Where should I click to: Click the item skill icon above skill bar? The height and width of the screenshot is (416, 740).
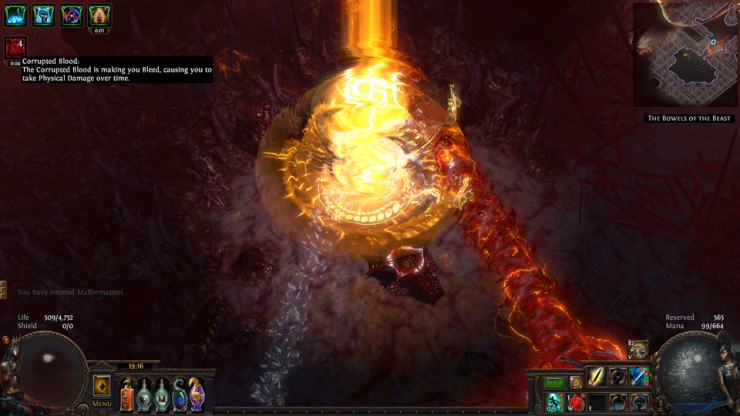[638, 350]
